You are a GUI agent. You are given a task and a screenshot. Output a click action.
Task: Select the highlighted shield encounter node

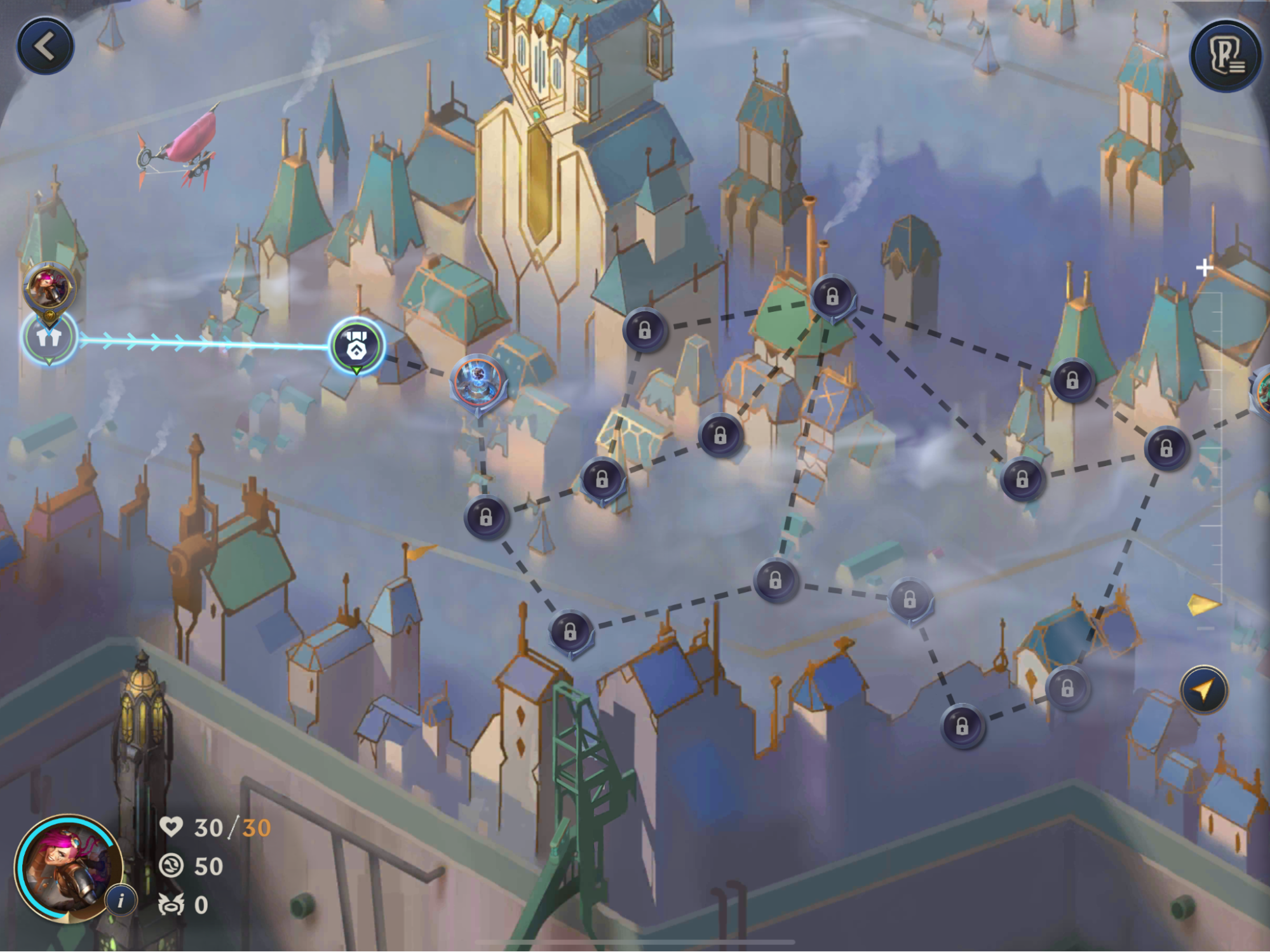(356, 346)
